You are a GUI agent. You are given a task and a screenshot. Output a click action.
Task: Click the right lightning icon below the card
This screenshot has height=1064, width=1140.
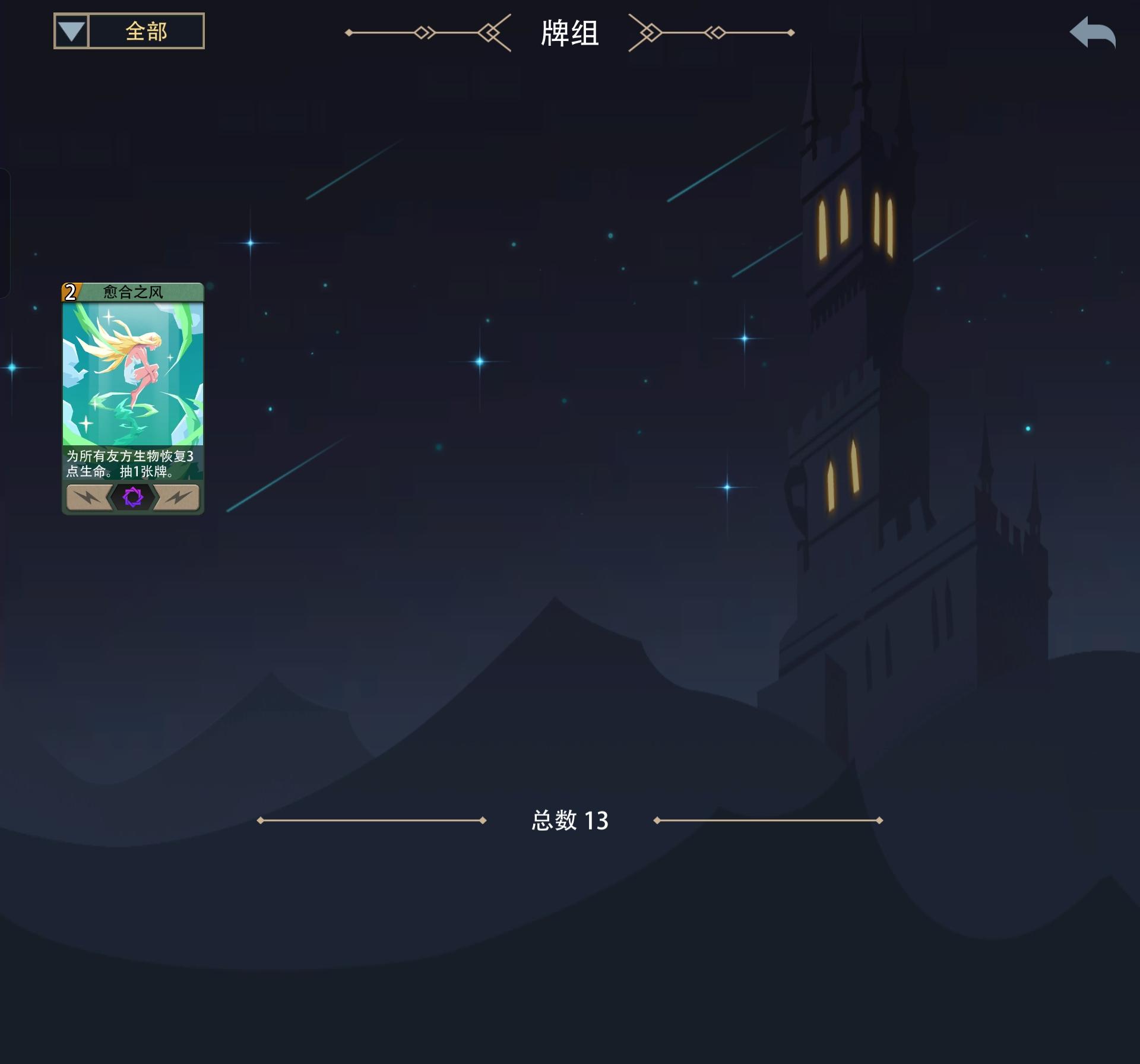point(175,499)
